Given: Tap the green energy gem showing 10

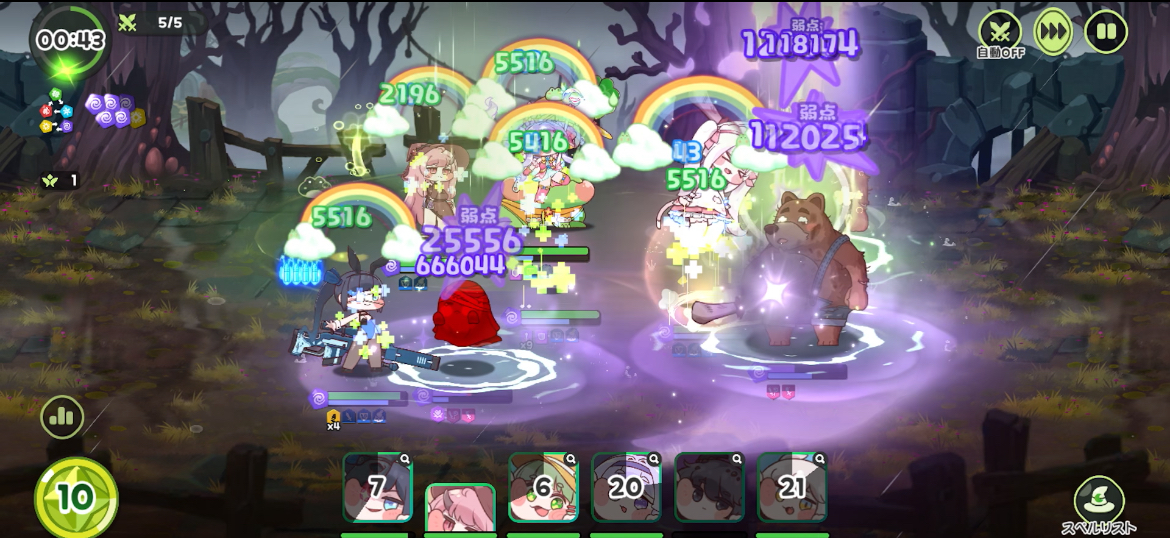Looking at the screenshot, I should (76, 497).
